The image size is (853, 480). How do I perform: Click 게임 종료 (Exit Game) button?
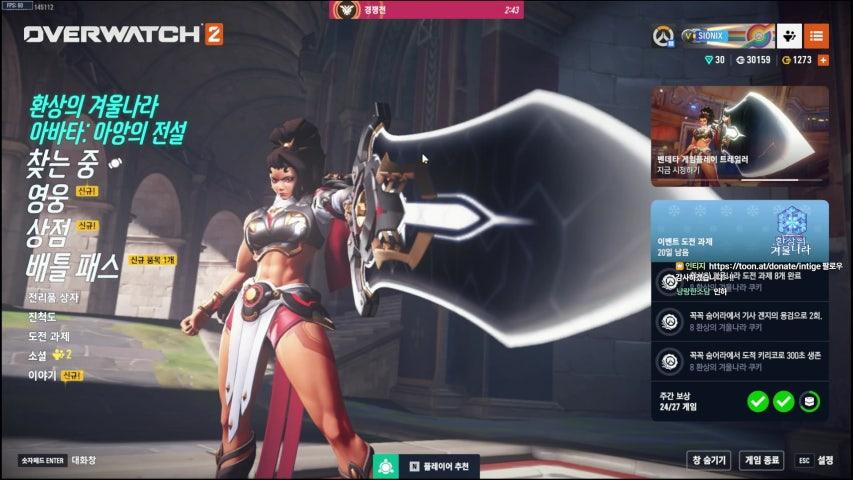(x=762, y=460)
